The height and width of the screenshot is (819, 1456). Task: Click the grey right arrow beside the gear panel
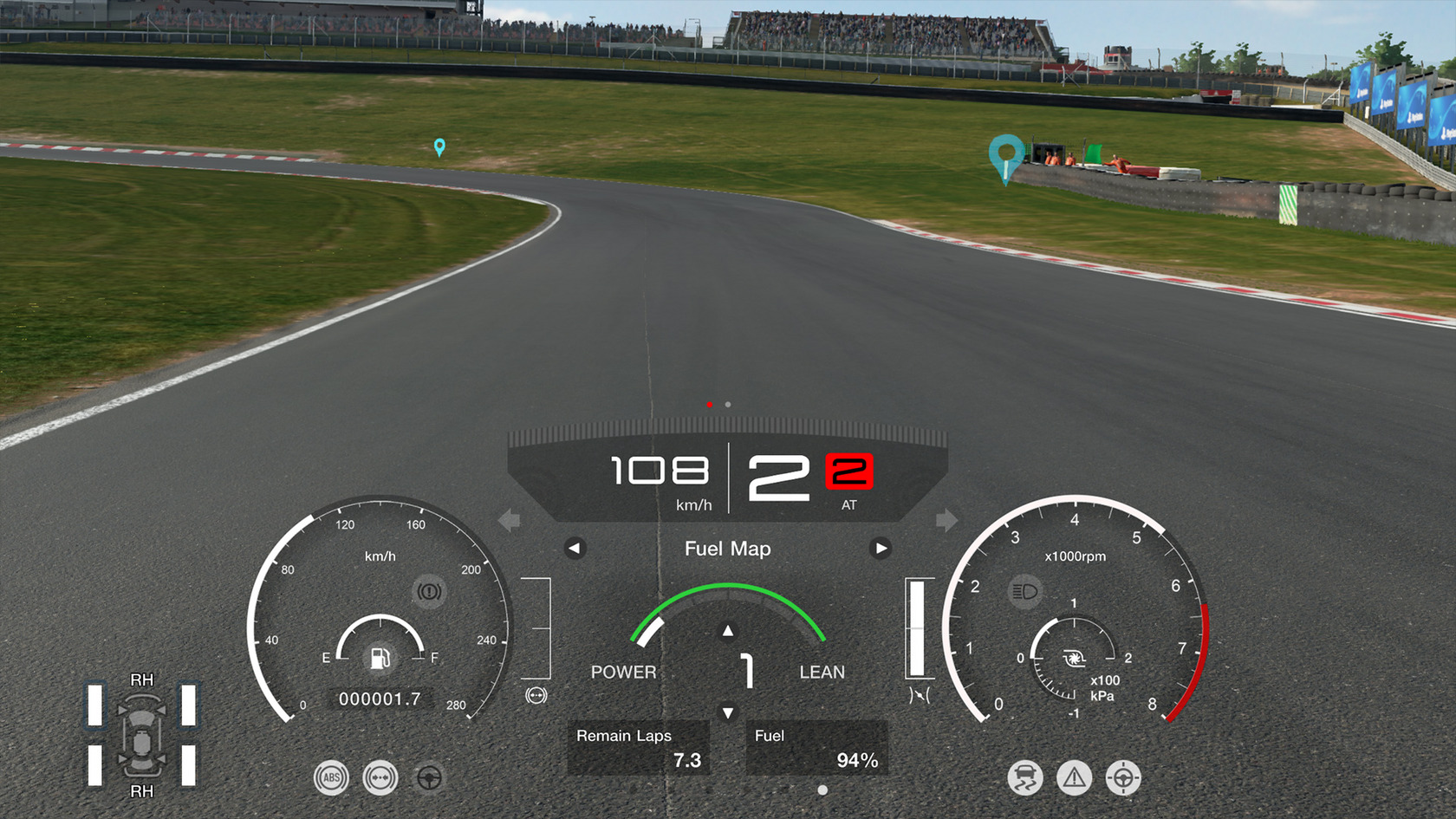(946, 520)
